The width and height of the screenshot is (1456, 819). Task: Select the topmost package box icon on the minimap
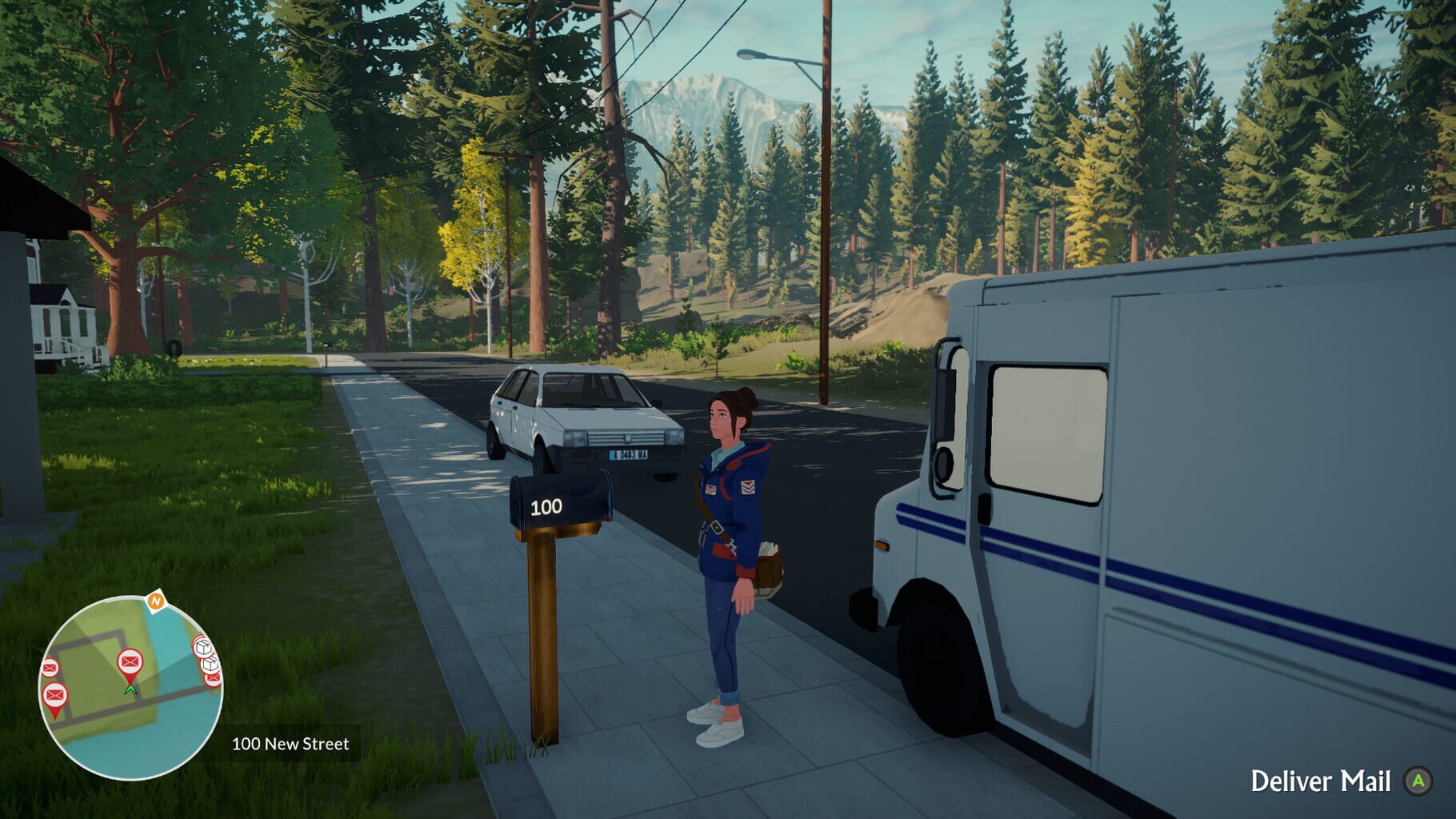pos(203,646)
